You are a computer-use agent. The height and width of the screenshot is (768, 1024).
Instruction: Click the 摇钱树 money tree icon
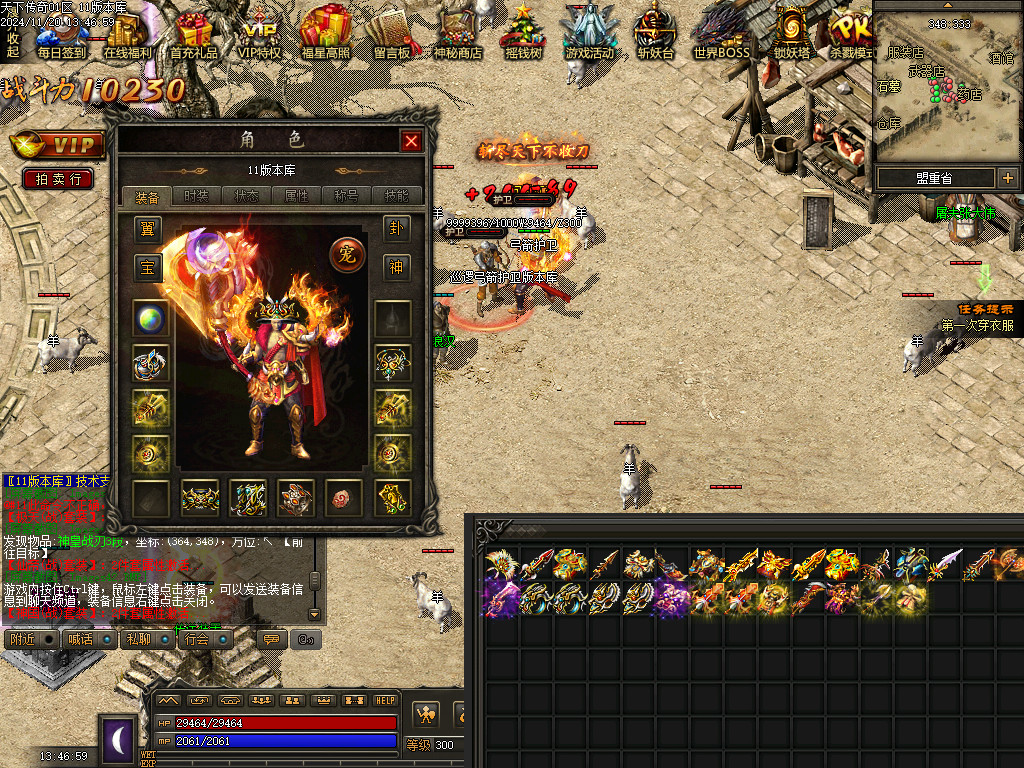tap(523, 34)
